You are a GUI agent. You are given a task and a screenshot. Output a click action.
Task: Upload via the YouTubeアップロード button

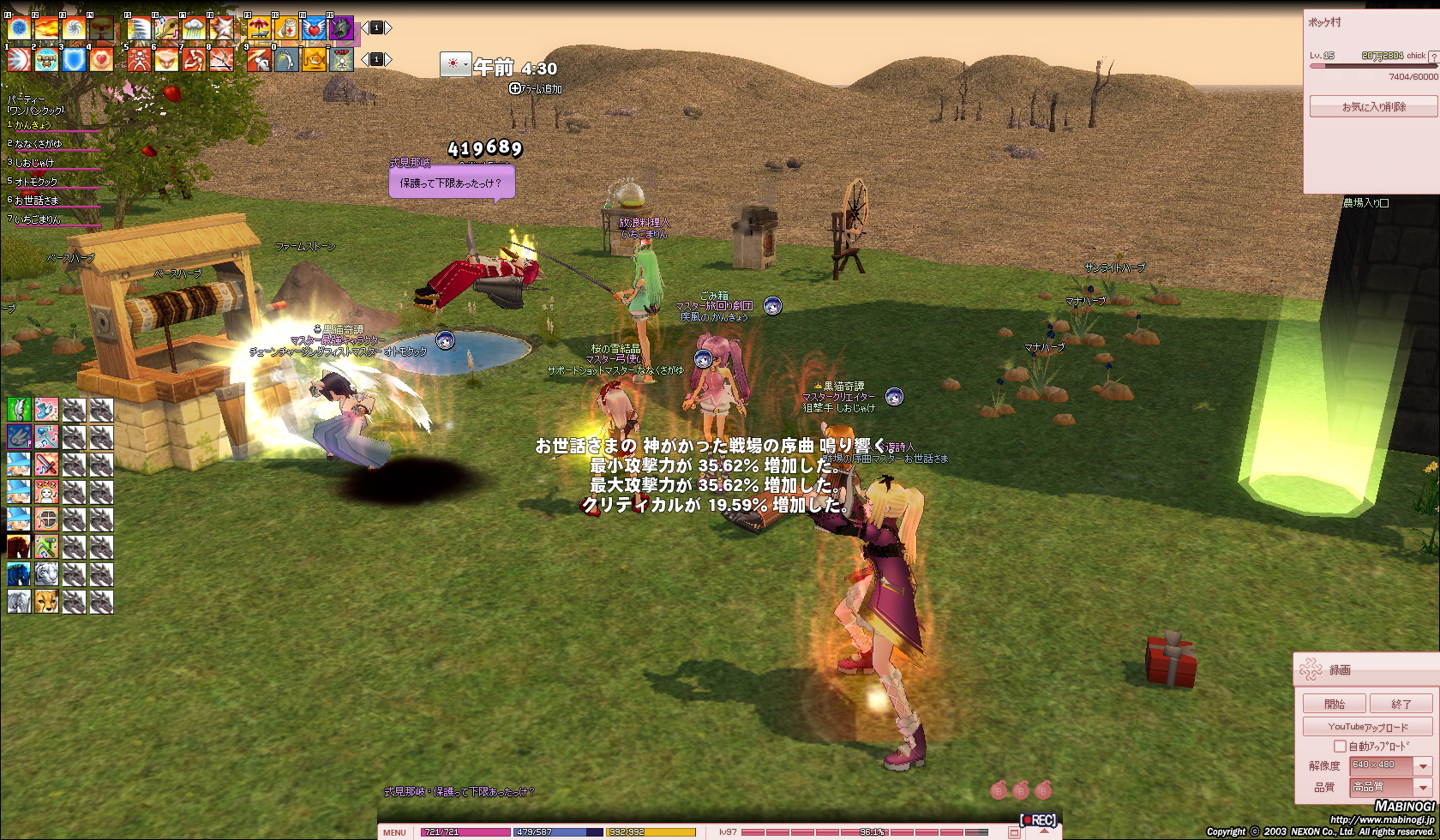click(x=1367, y=727)
